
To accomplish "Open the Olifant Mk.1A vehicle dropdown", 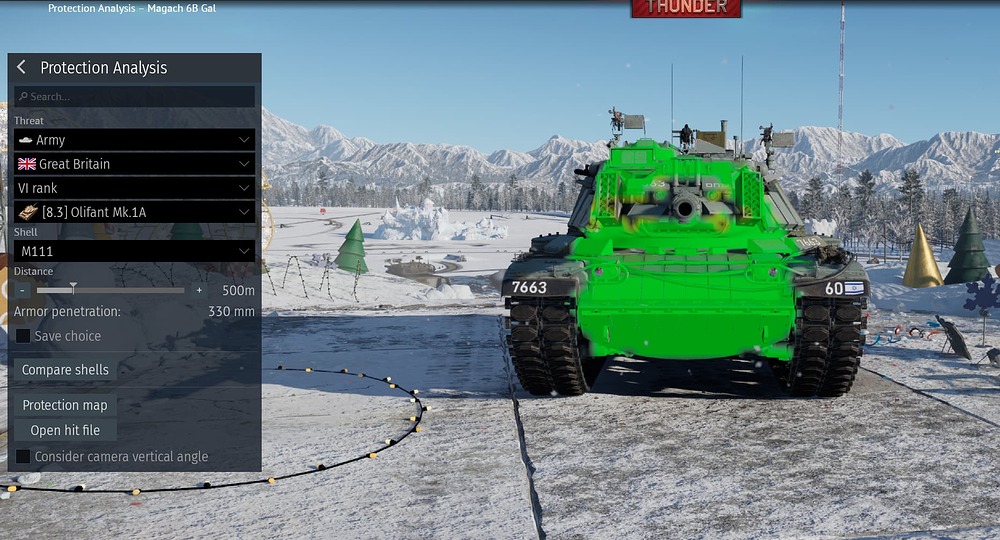I will (x=134, y=212).
